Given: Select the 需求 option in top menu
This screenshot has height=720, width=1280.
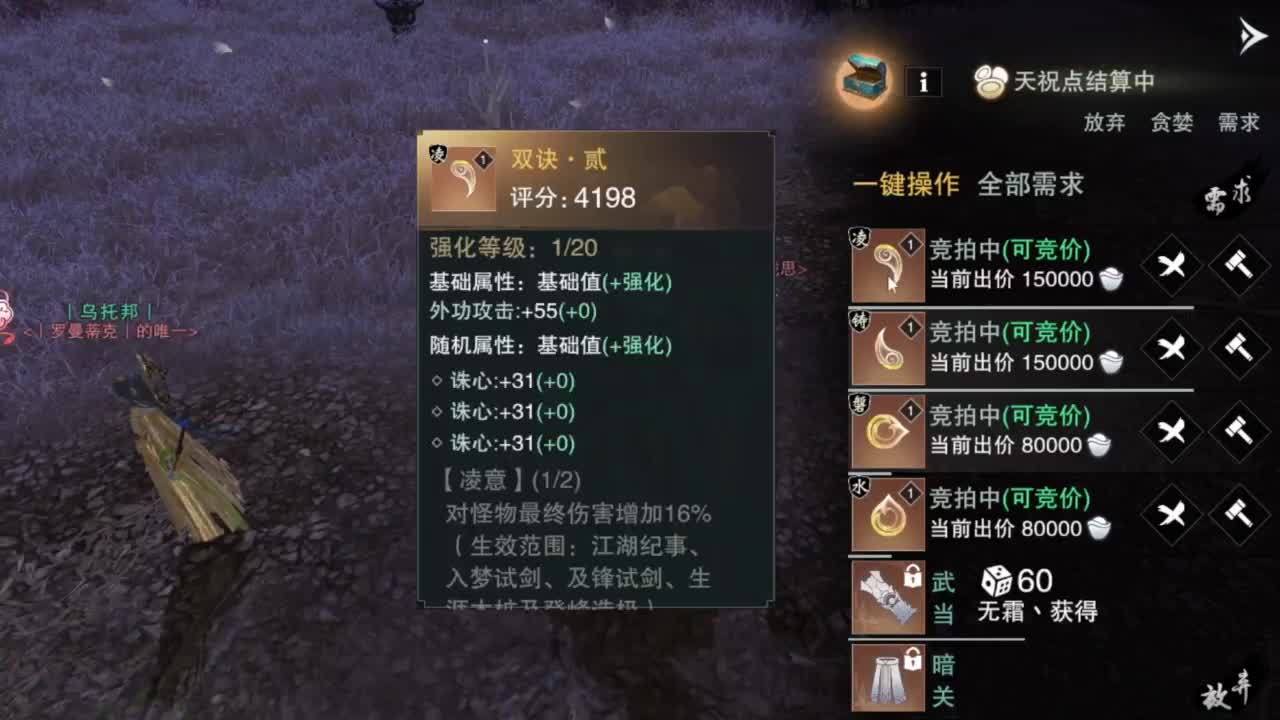Looking at the screenshot, I should [1239, 123].
